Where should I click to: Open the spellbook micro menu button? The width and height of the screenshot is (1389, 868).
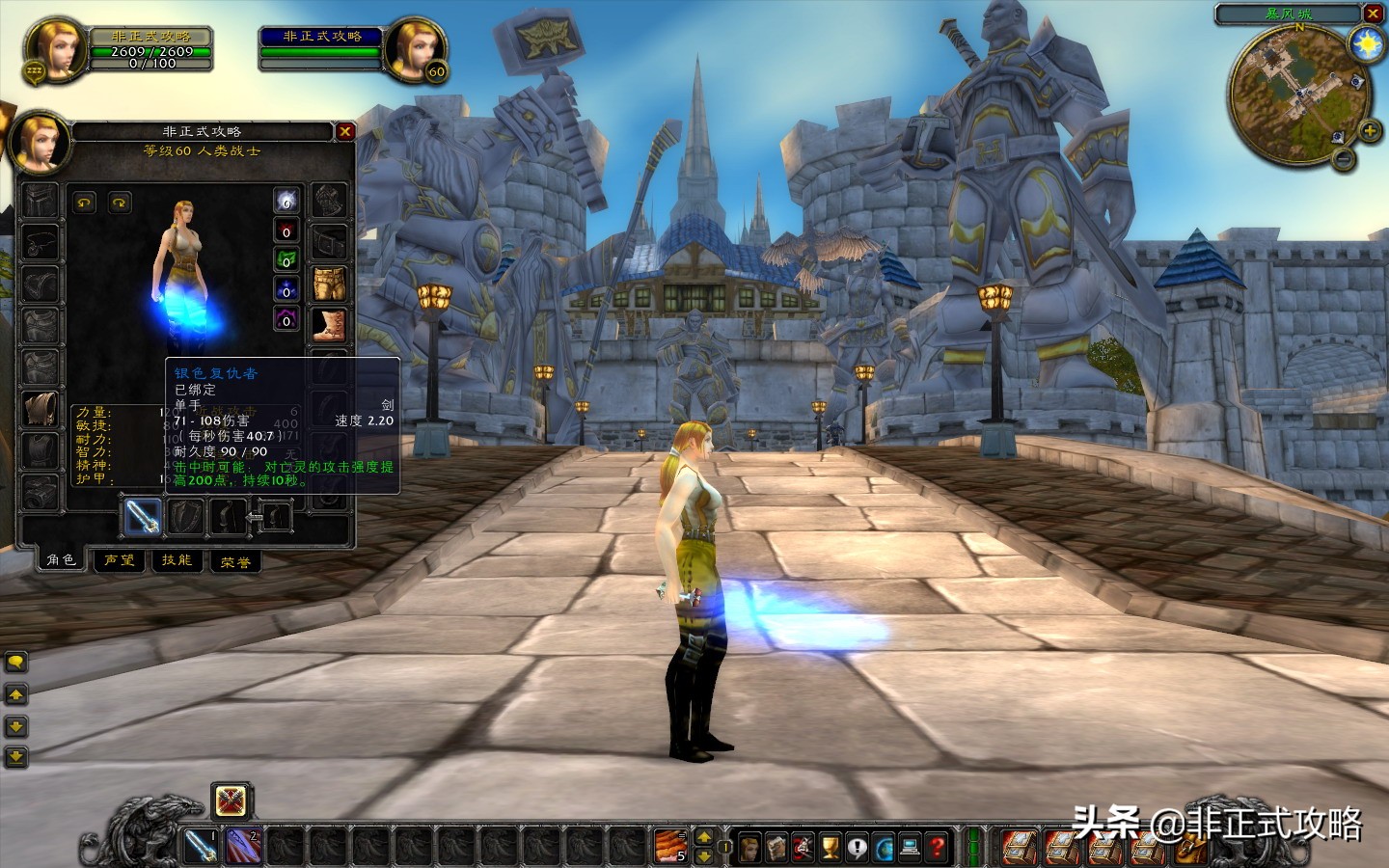click(776, 848)
